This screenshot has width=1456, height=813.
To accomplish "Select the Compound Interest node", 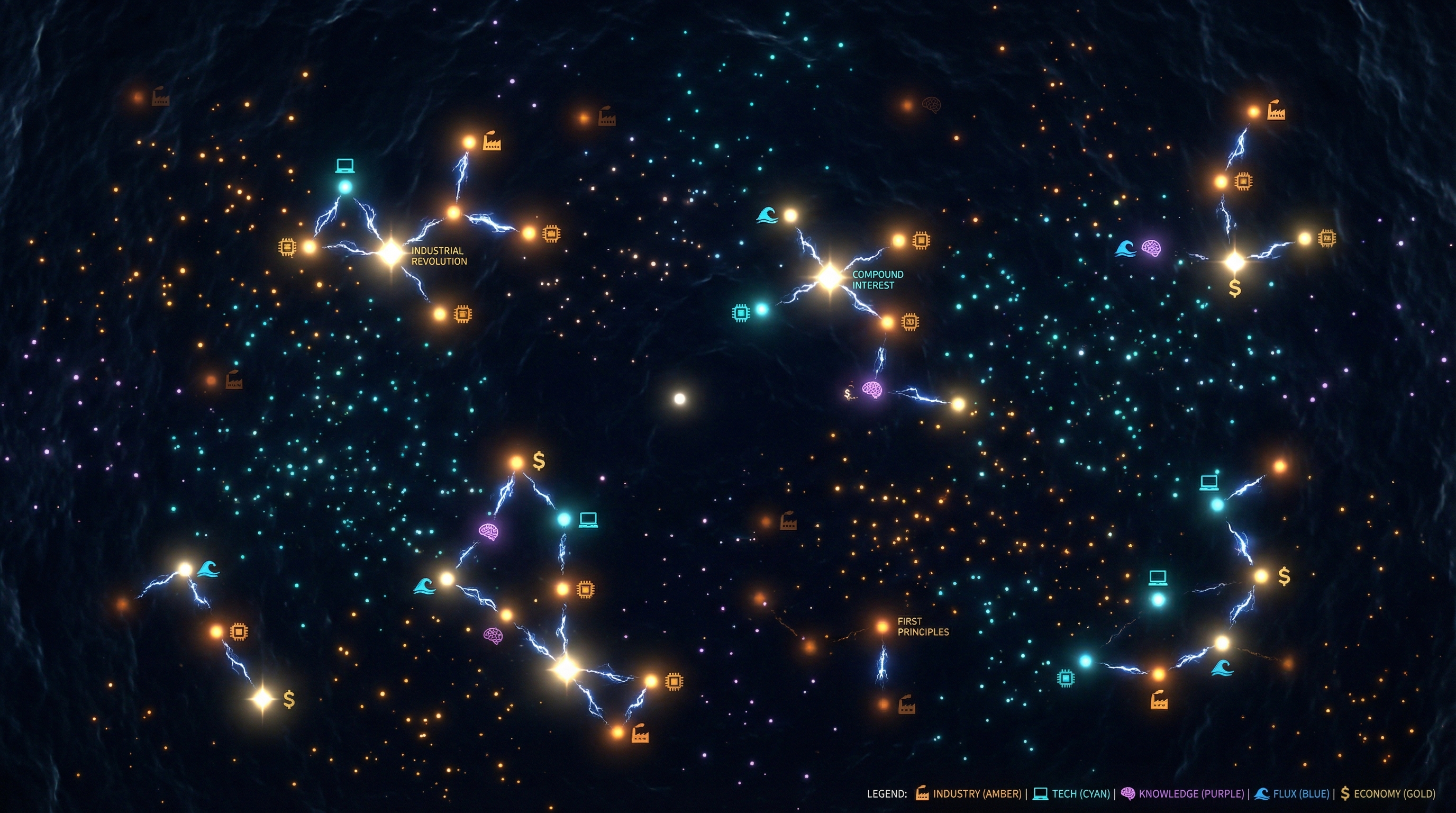I will pyautogui.click(x=830, y=277).
